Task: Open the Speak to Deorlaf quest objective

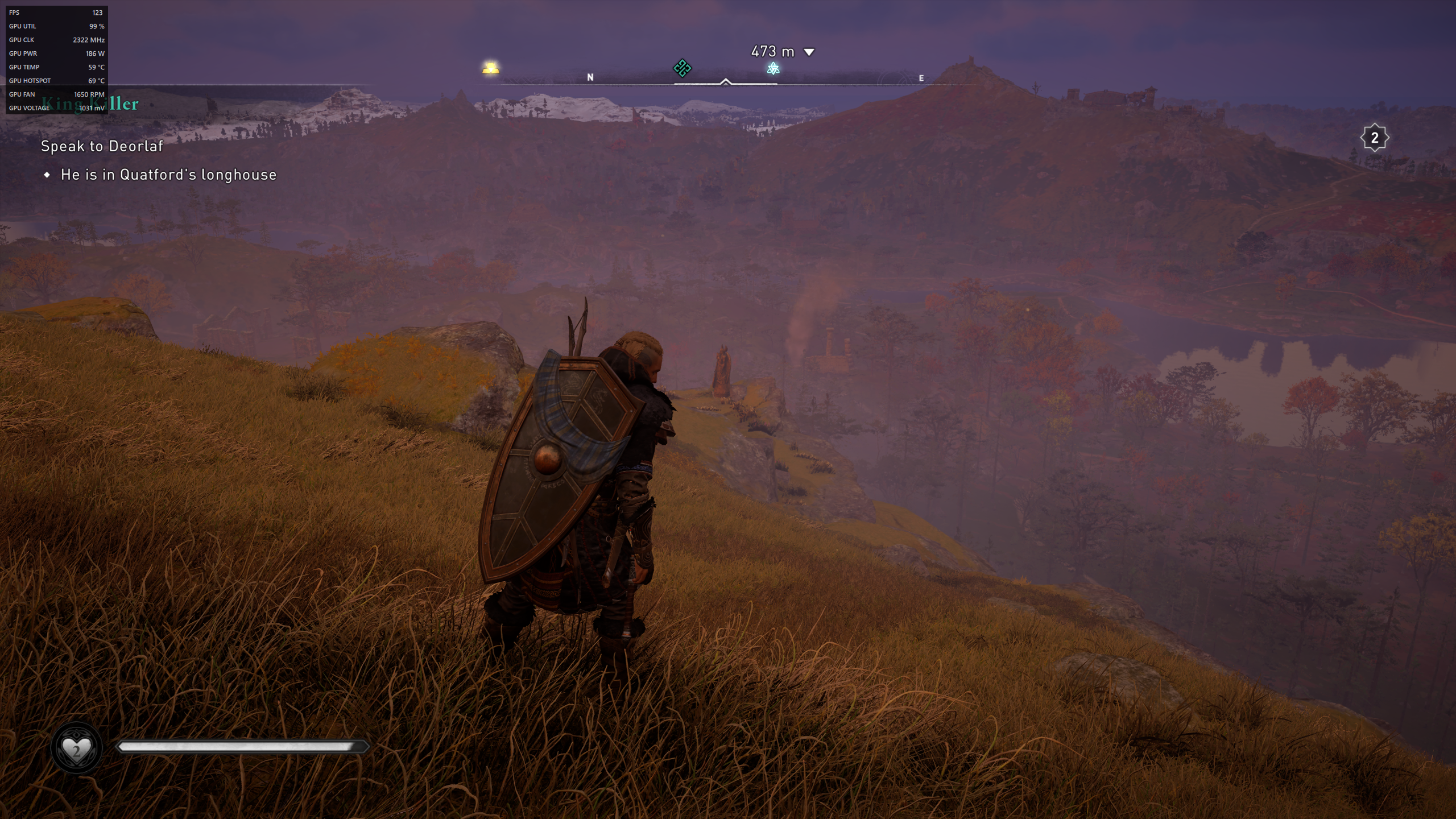Action: tap(102, 146)
